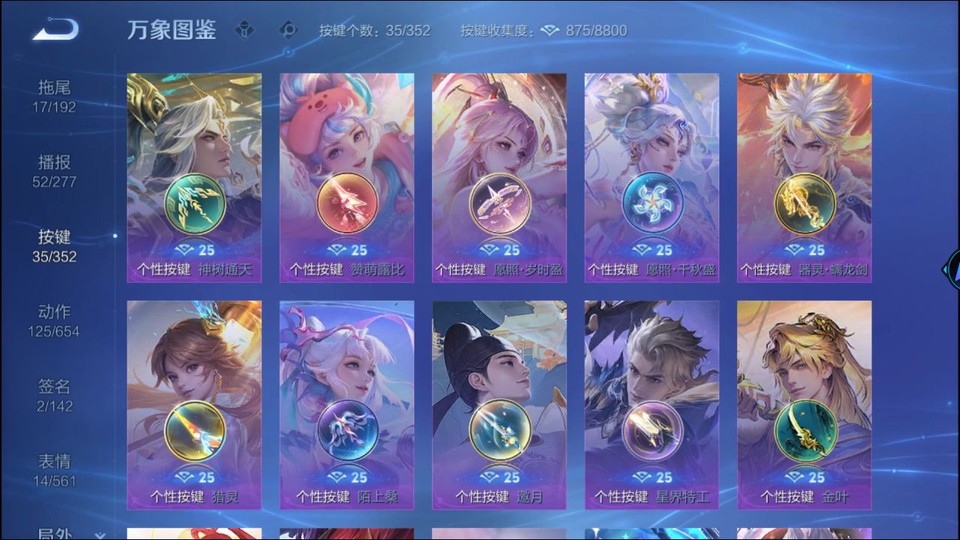Viewport: 960px width, 540px height.
Task: Switch to the 拖尾 category tab
Action: coord(54,95)
